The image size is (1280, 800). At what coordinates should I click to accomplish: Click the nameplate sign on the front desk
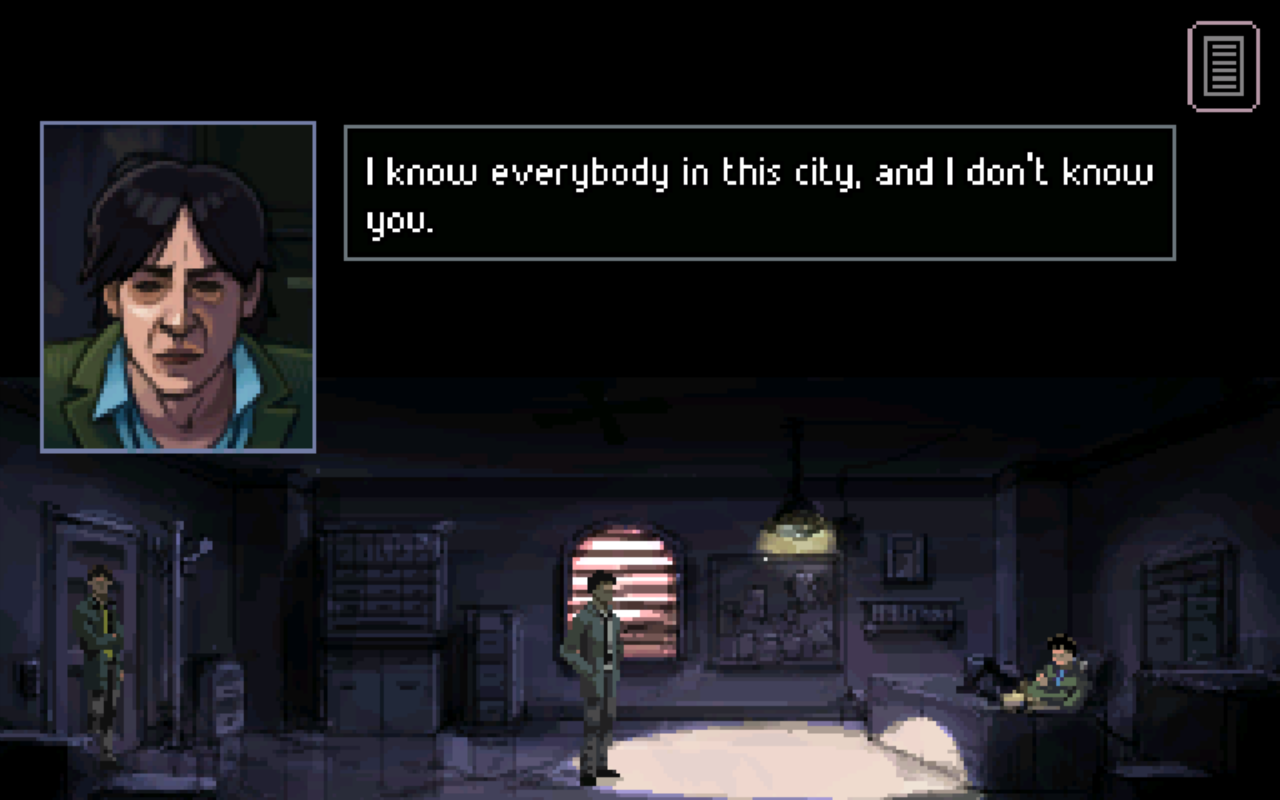click(x=908, y=610)
